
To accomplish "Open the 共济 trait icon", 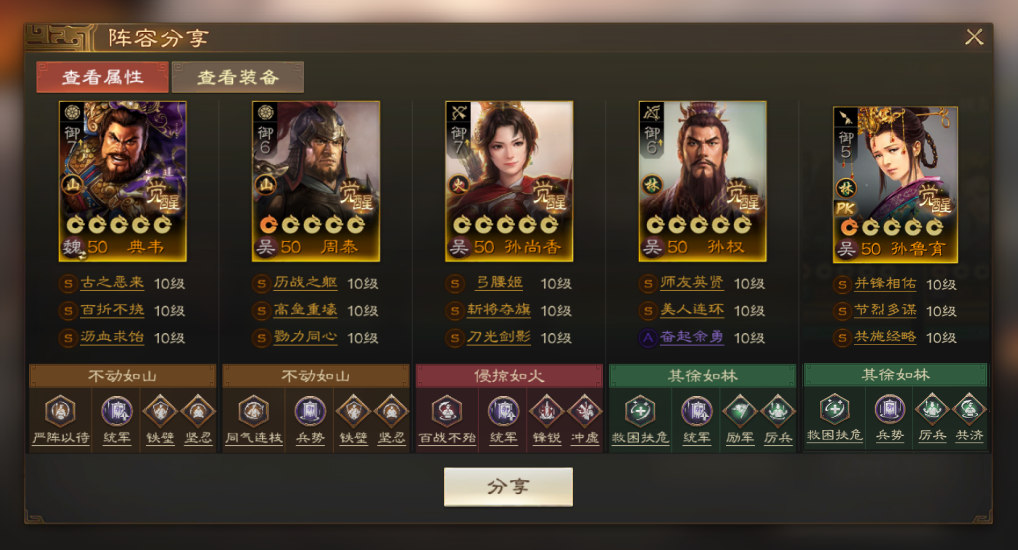I will (968, 411).
